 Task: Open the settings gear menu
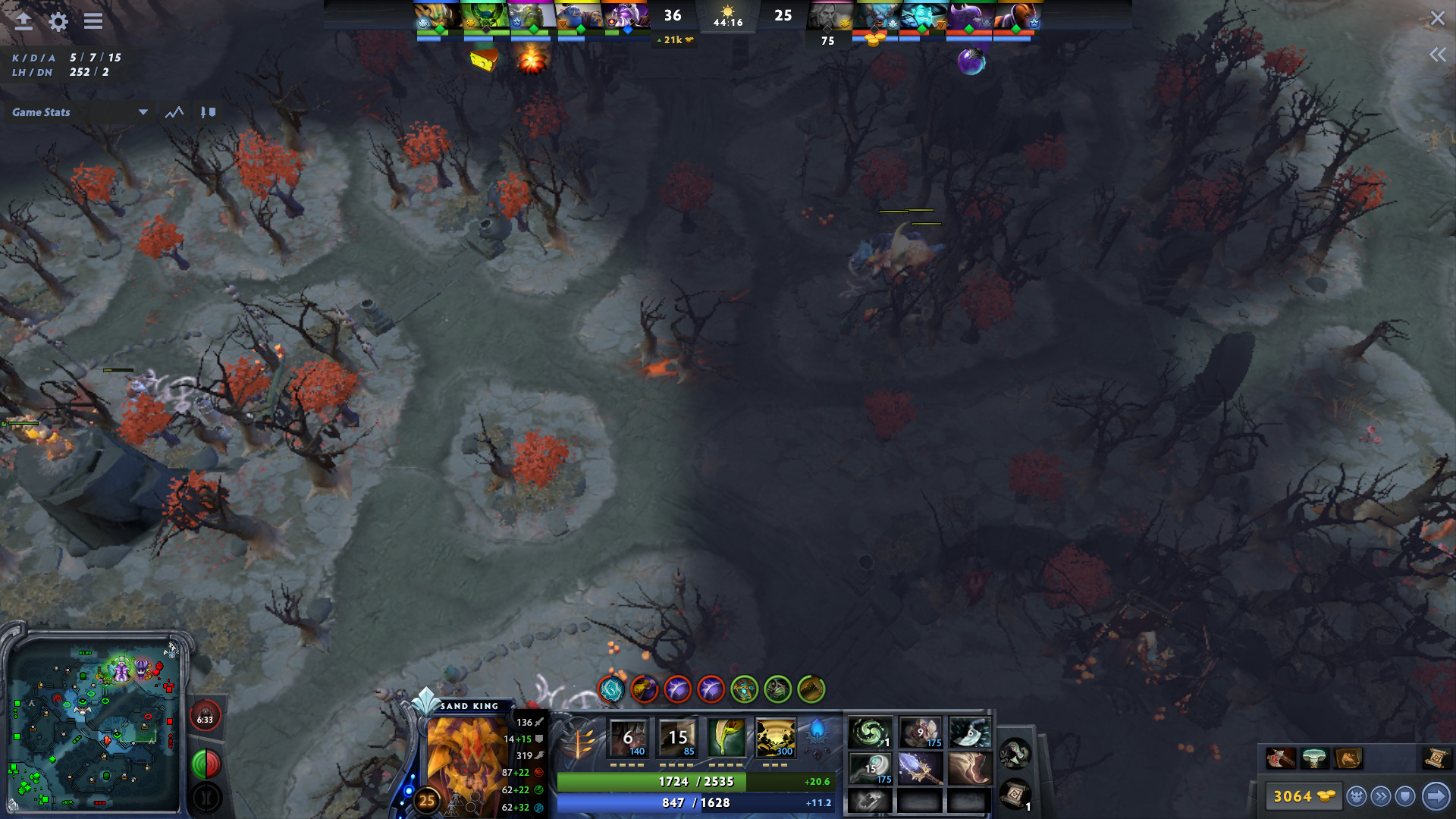tap(58, 21)
